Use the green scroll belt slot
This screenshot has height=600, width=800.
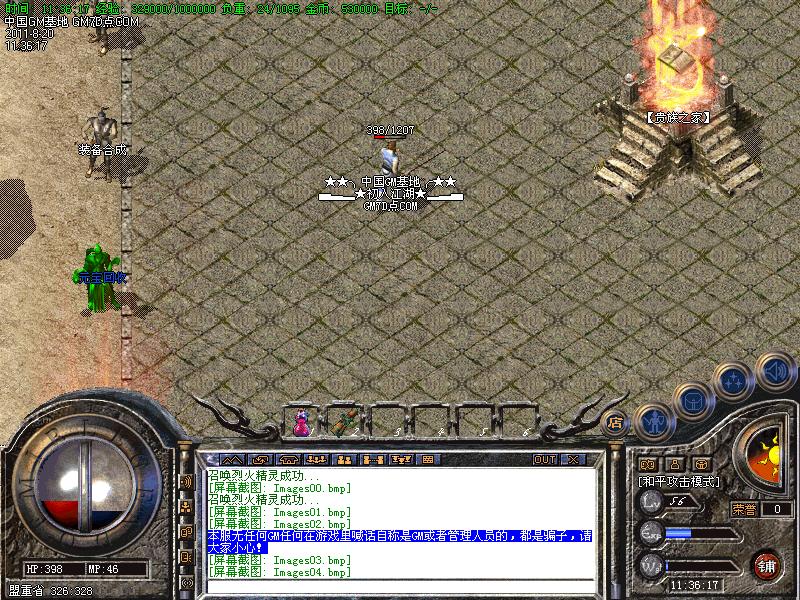pos(346,421)
